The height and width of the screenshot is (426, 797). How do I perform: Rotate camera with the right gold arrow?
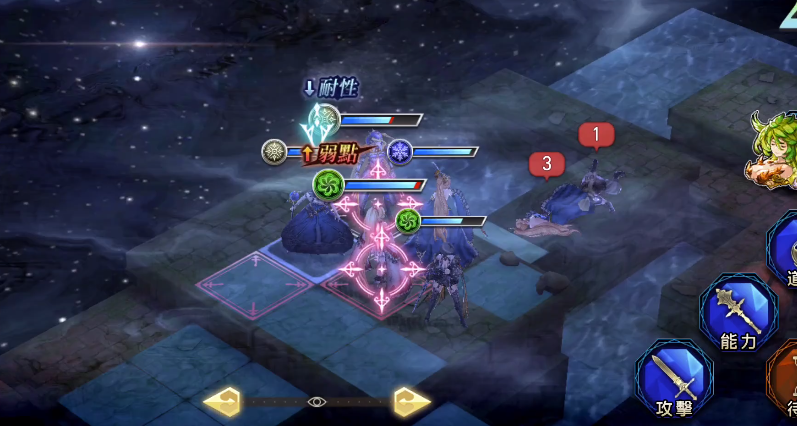tap(410, 402)
